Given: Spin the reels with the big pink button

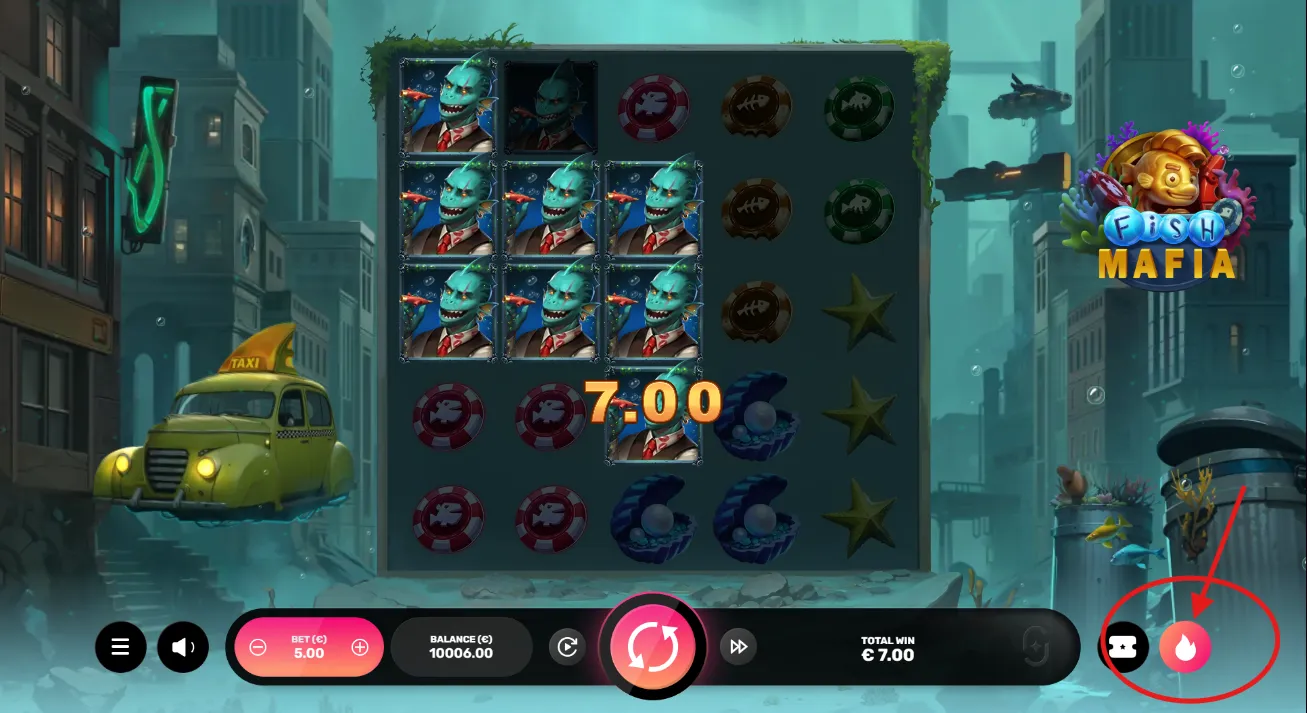Looking at the screenshot, I should (653, 647).
